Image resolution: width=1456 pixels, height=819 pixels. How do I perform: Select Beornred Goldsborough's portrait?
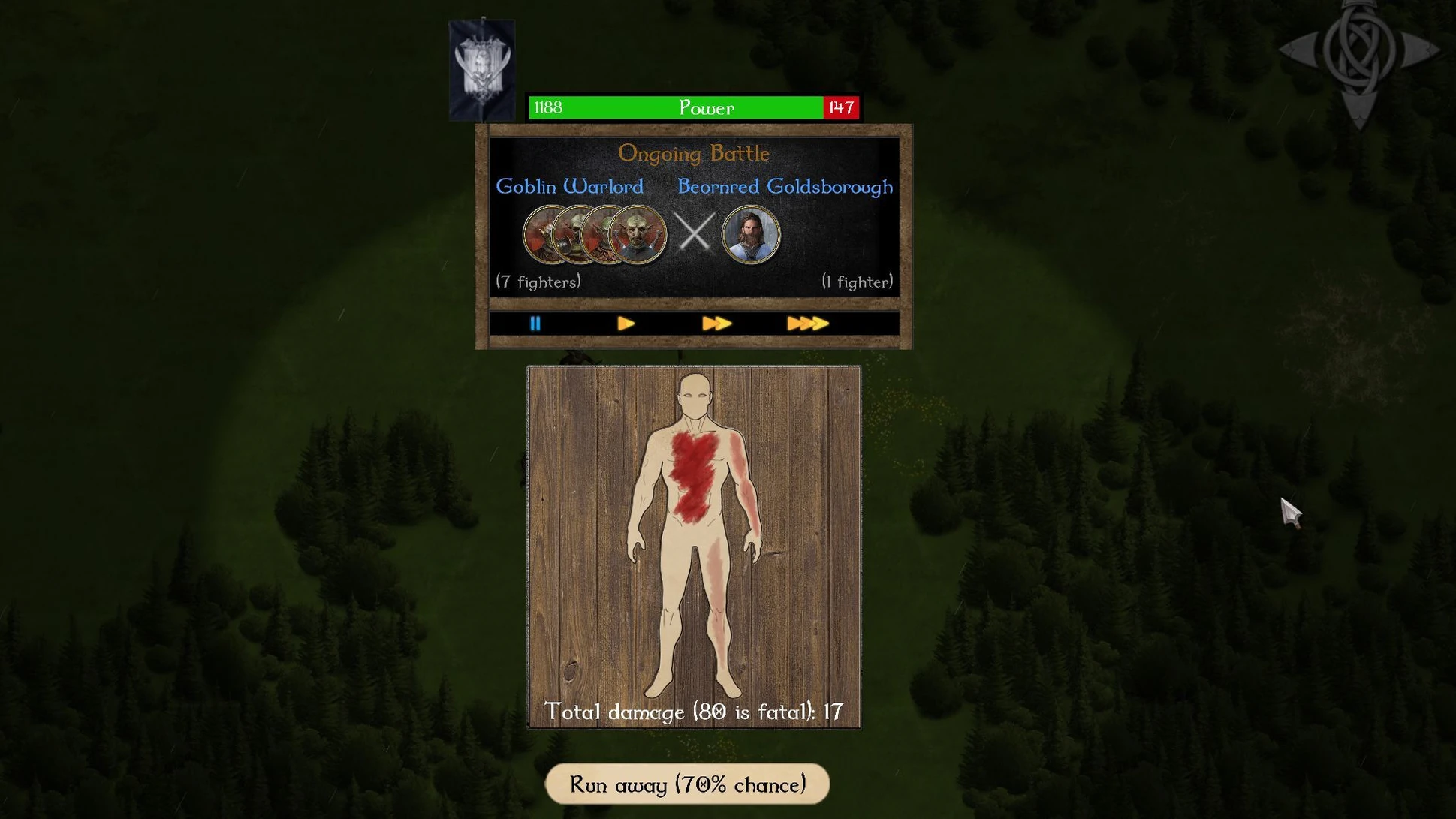click(751, 234)
